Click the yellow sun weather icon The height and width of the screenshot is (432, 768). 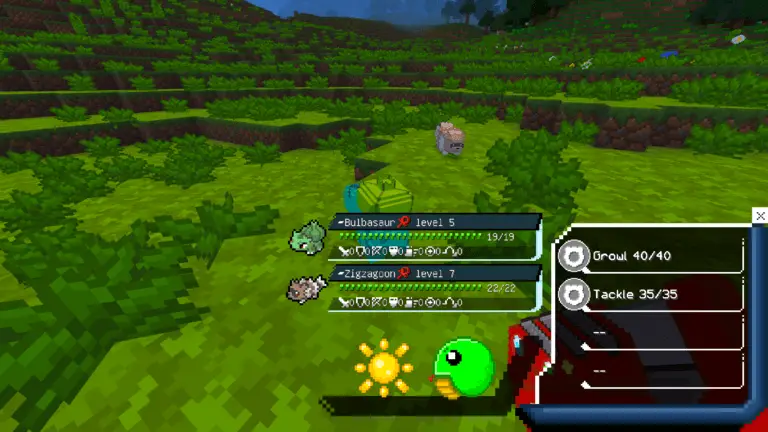point(383,367)
